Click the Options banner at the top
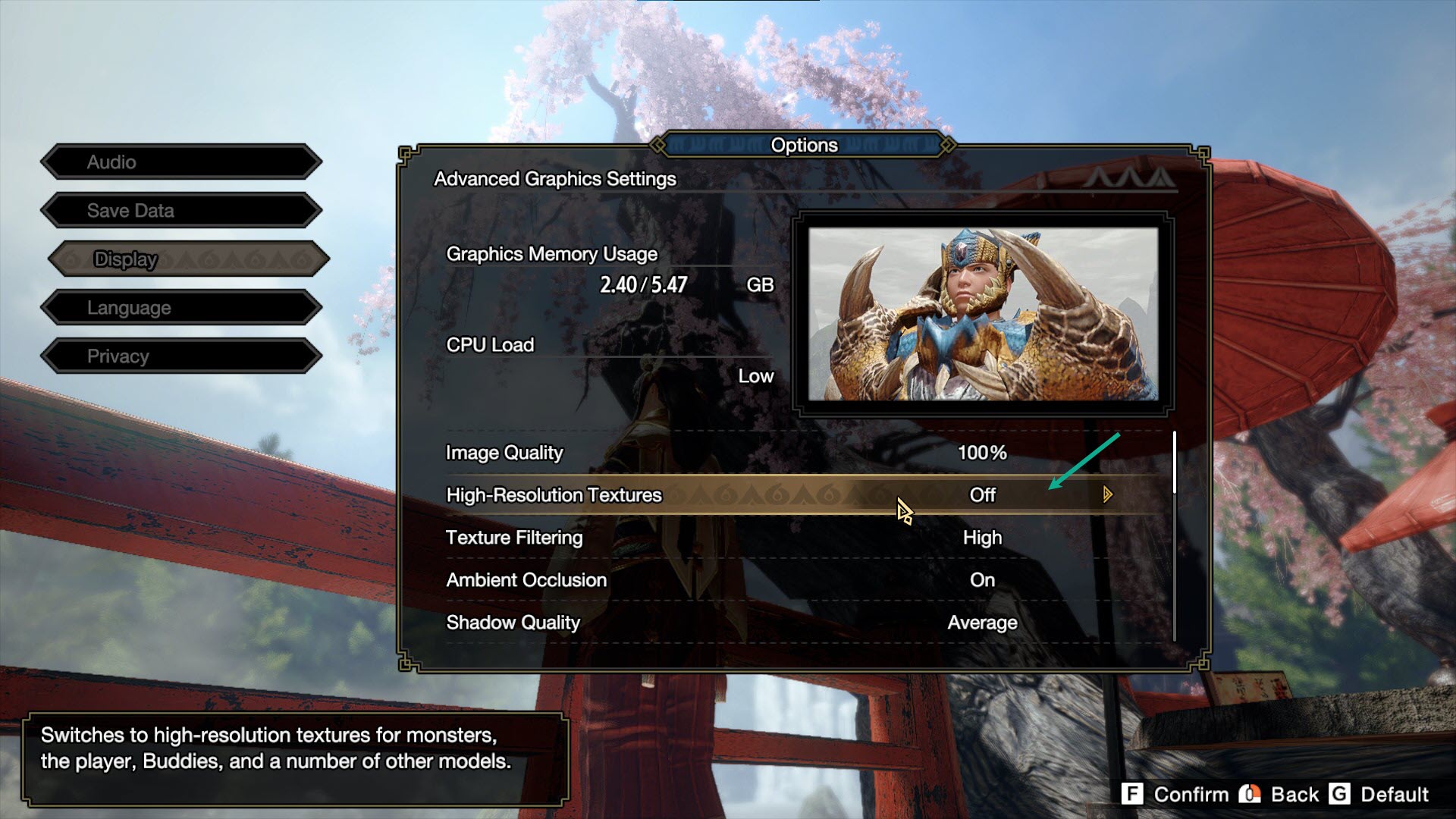Screen dimensions: 1456x819 pyautogui.click(x=805, y=145)
